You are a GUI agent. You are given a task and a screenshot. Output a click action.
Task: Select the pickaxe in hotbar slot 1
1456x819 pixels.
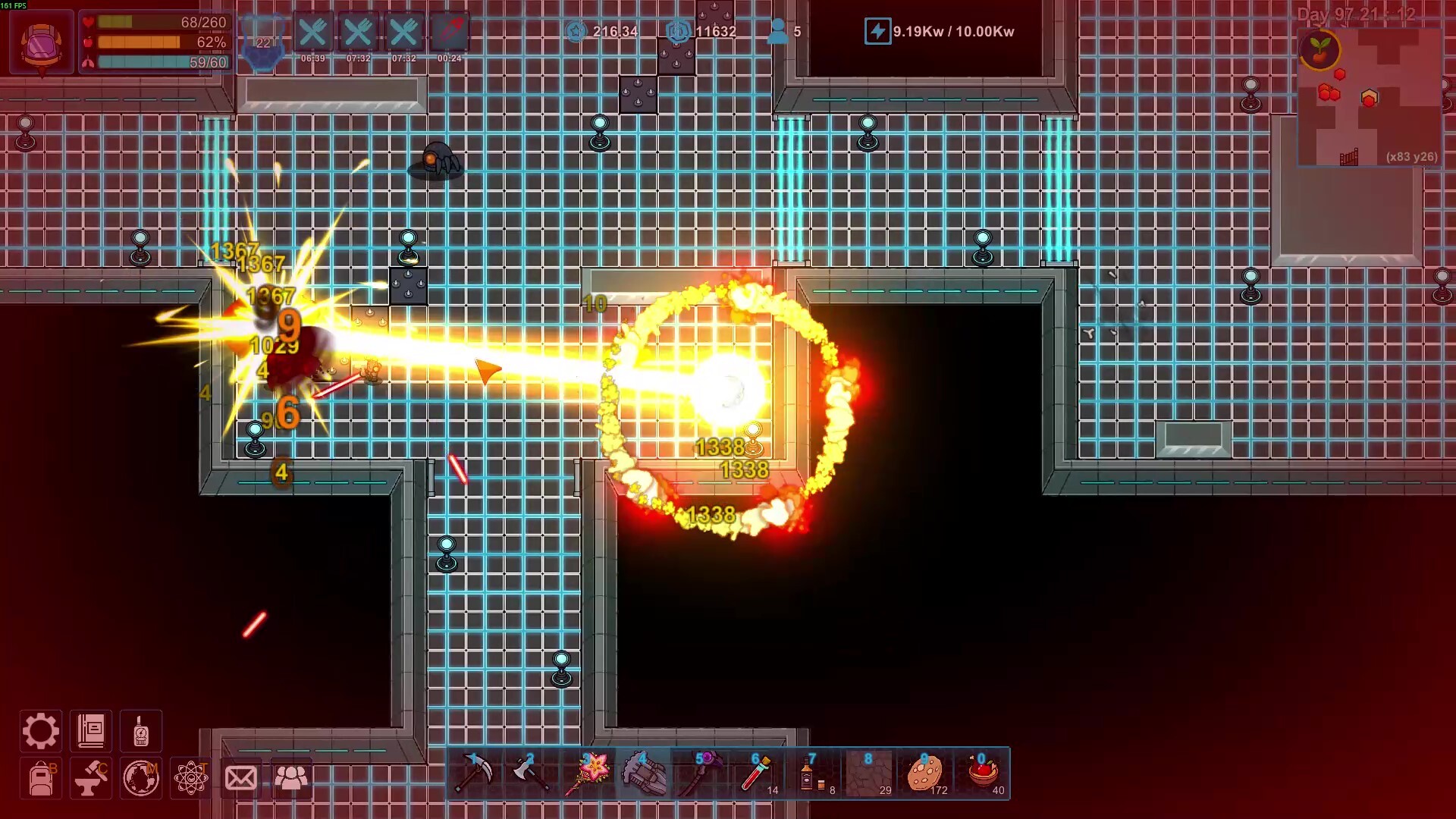pyautogui.click(x=474, y=773)
